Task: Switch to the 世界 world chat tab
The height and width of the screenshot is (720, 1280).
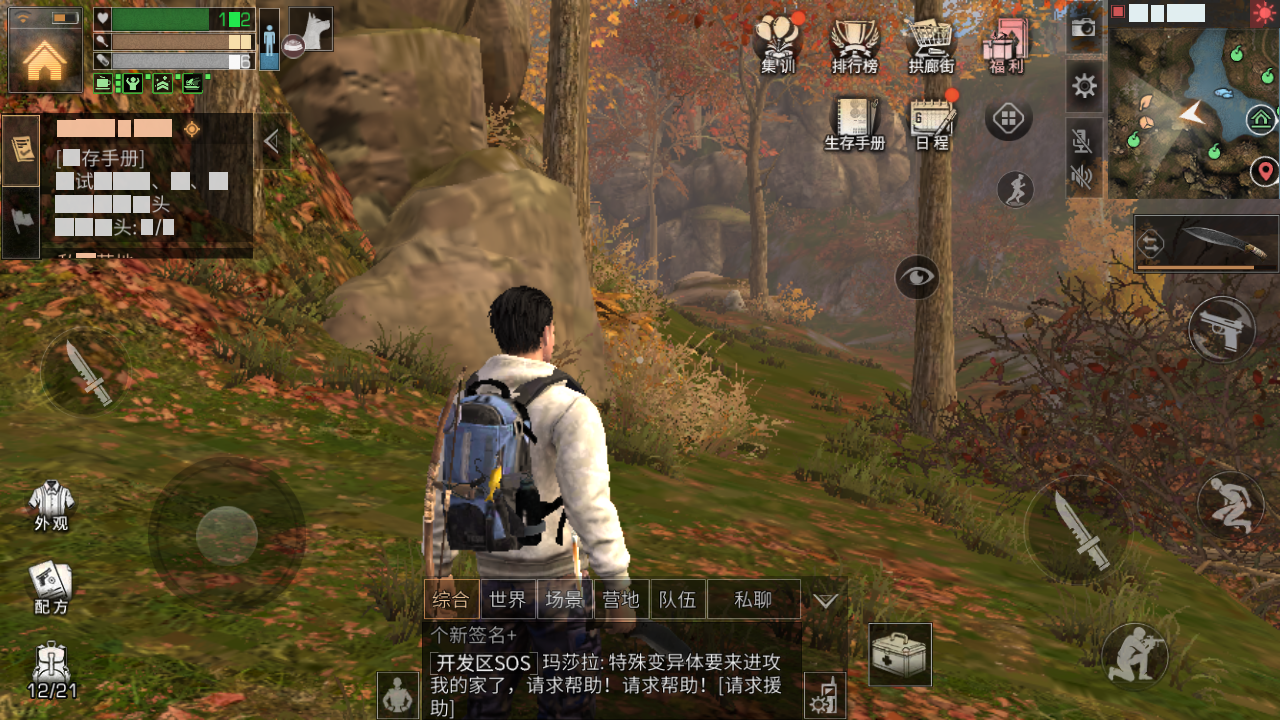Action: 509,599
